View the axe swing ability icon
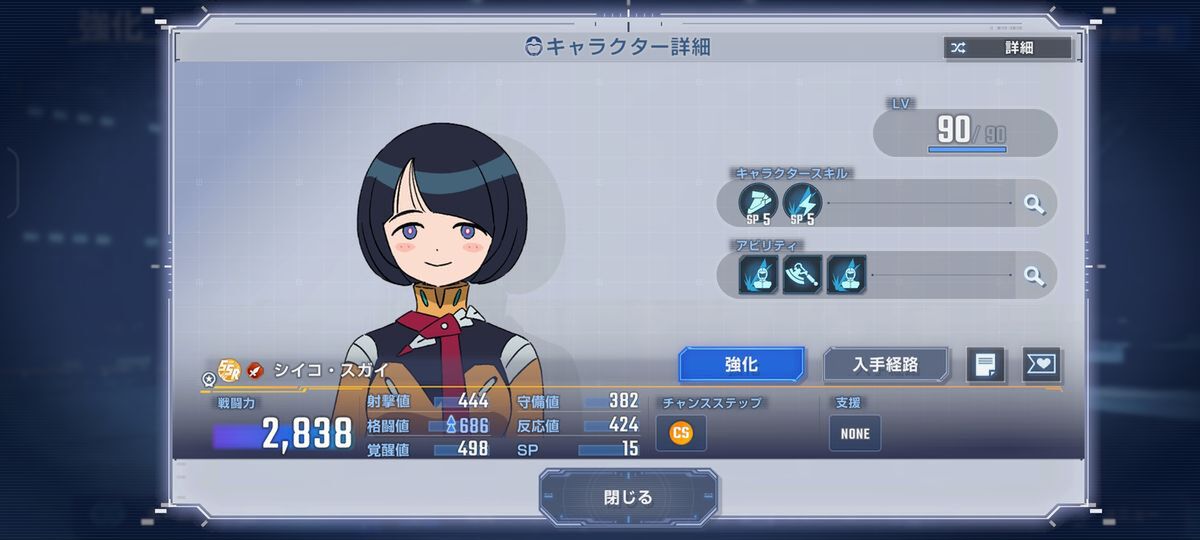This screenshot has height=540, width=1200. (x=802, y=275)
